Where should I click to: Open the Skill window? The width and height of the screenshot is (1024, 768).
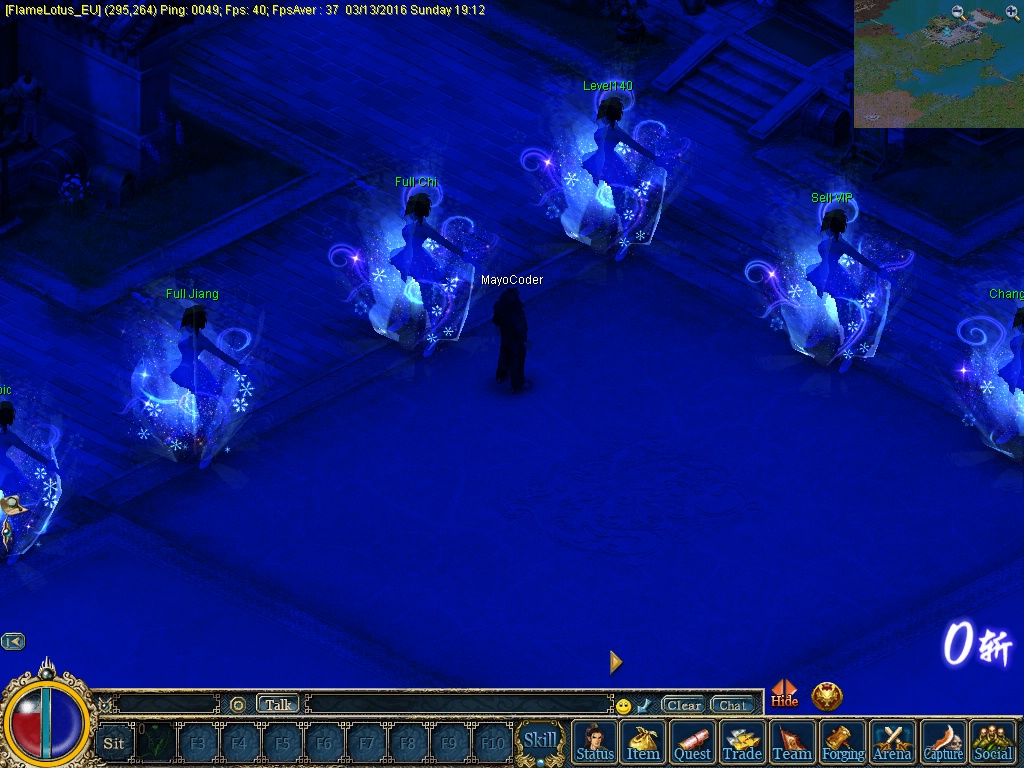541,741
